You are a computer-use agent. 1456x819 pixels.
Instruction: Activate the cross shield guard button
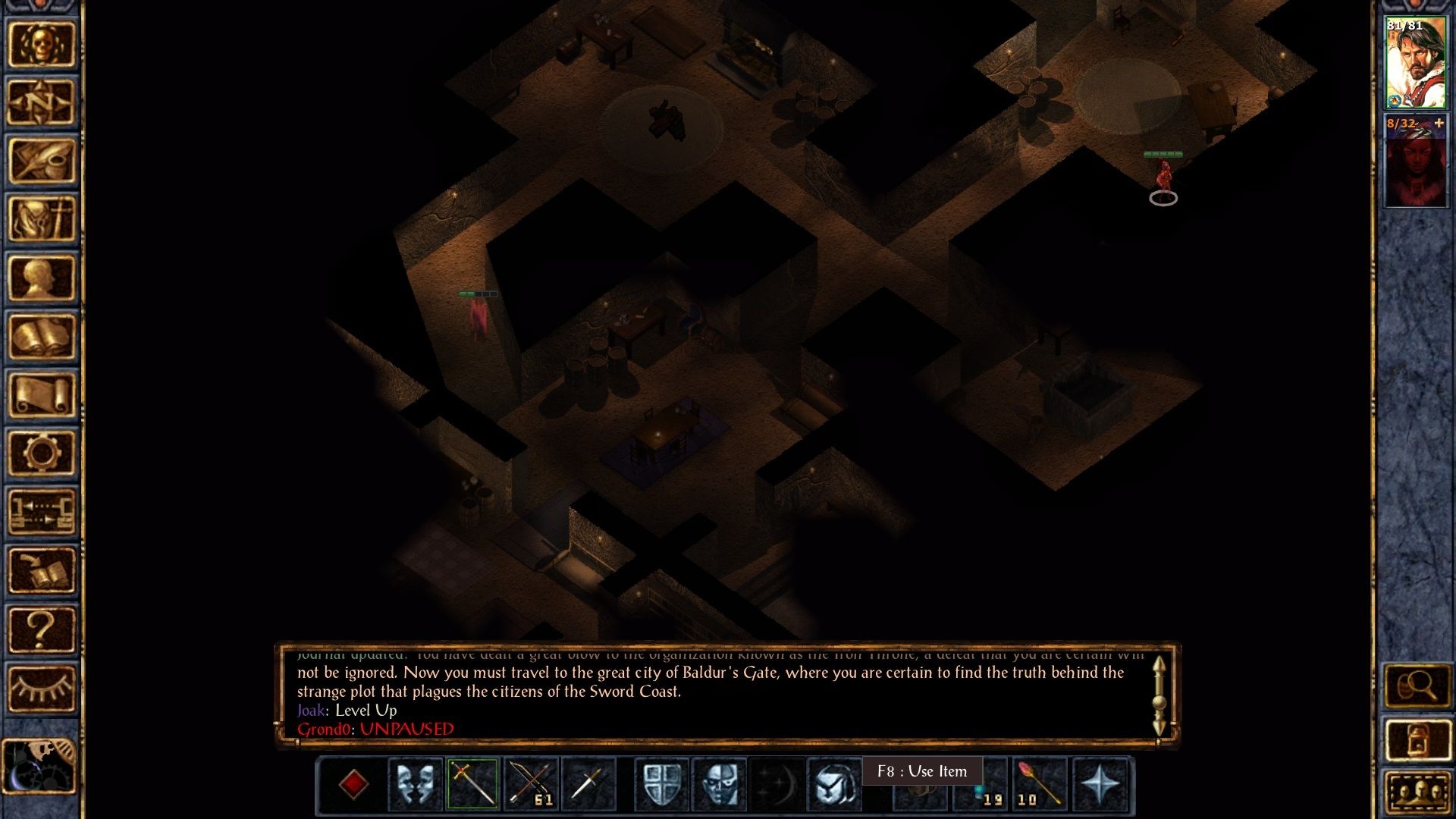[x=661, y=783]
